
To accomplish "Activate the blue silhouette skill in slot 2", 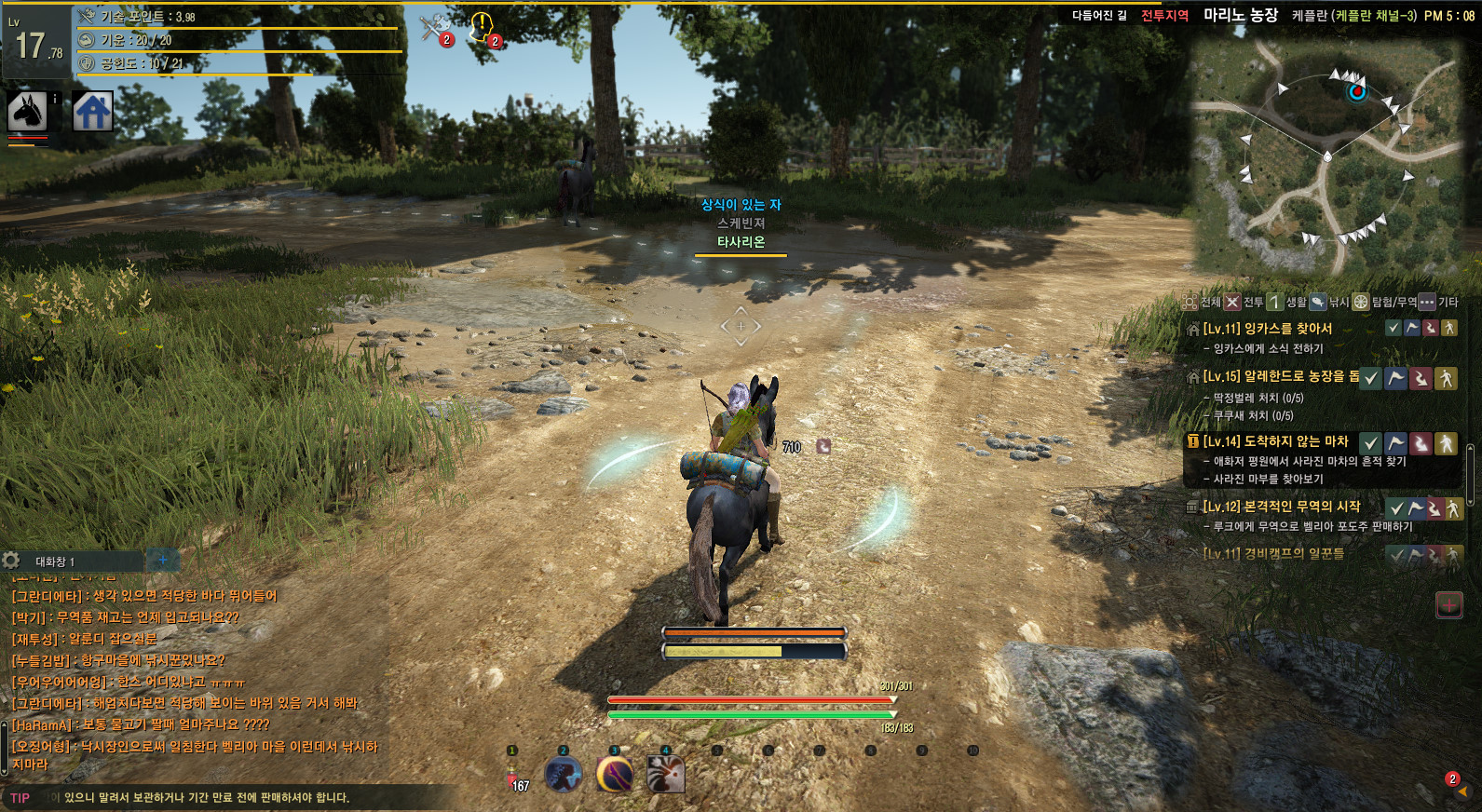I will pyautogui.click(x=564, y=775).
